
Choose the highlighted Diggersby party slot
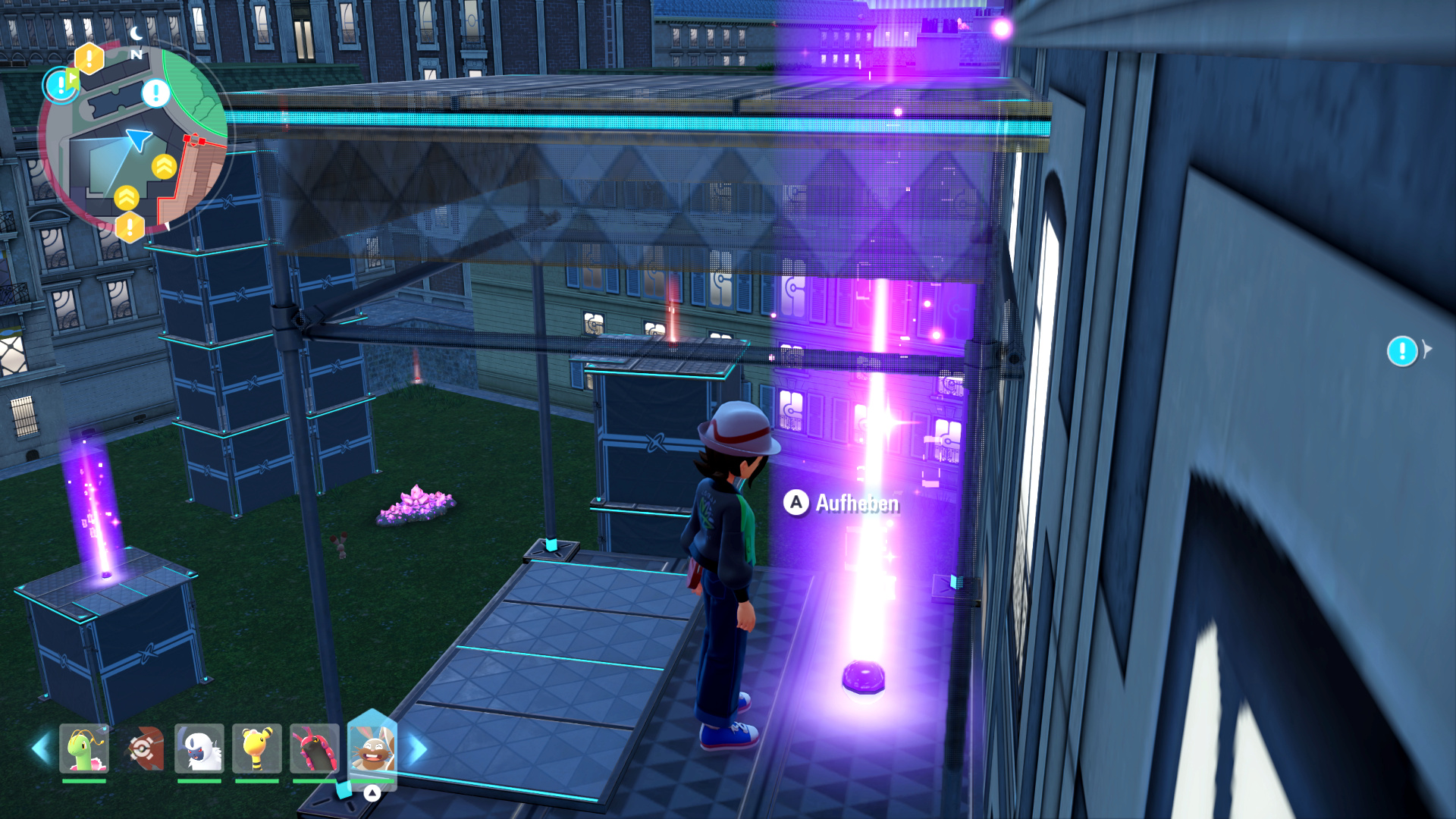(x=372, y=748)
